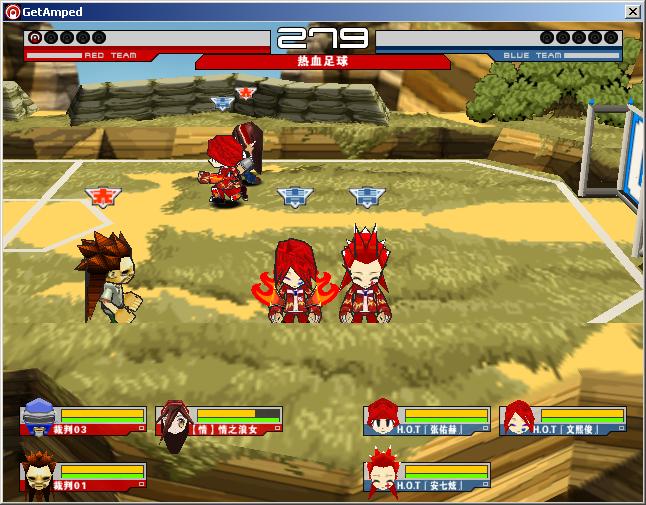Pick the H.O.T 安七炫 player panel

point(427,476)
